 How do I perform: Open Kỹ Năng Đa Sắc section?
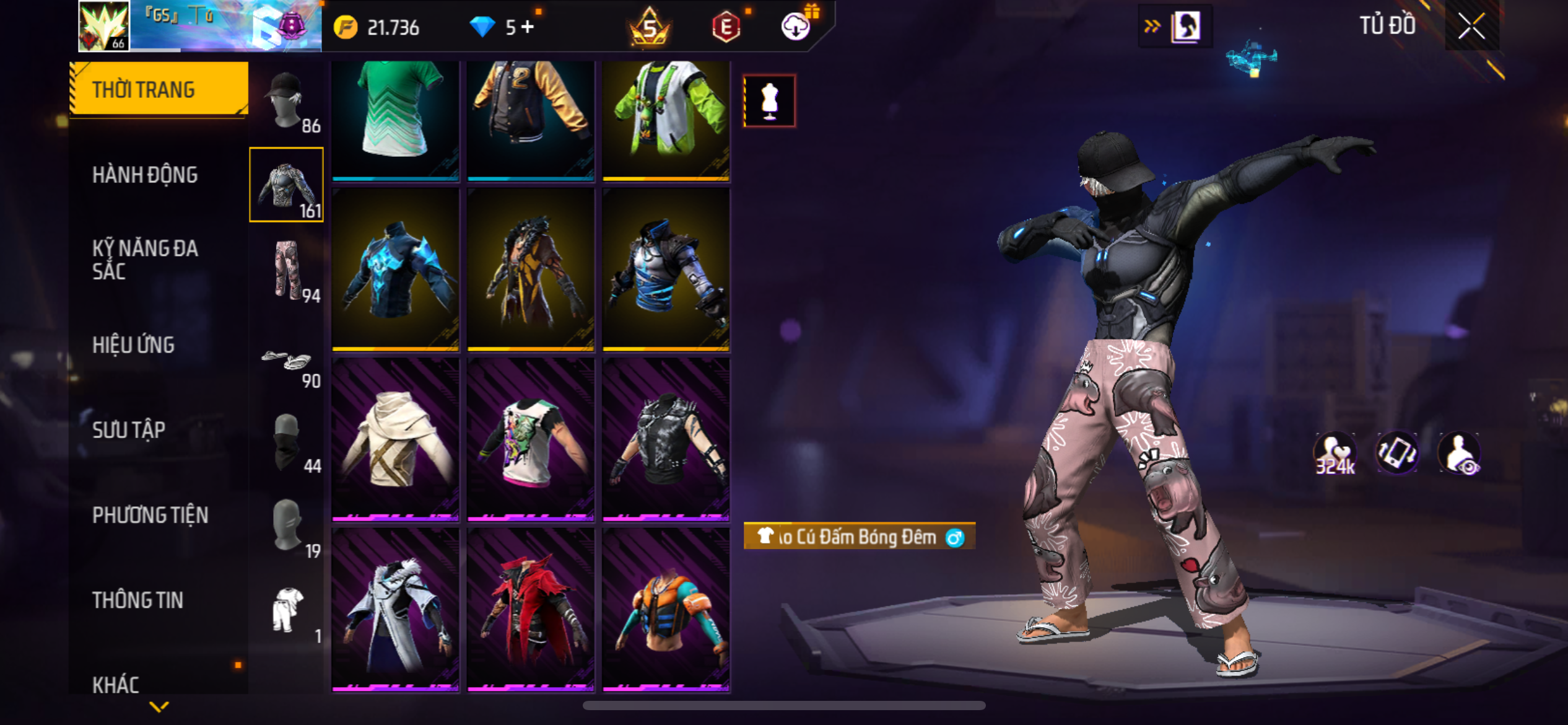tap(145, 260)
